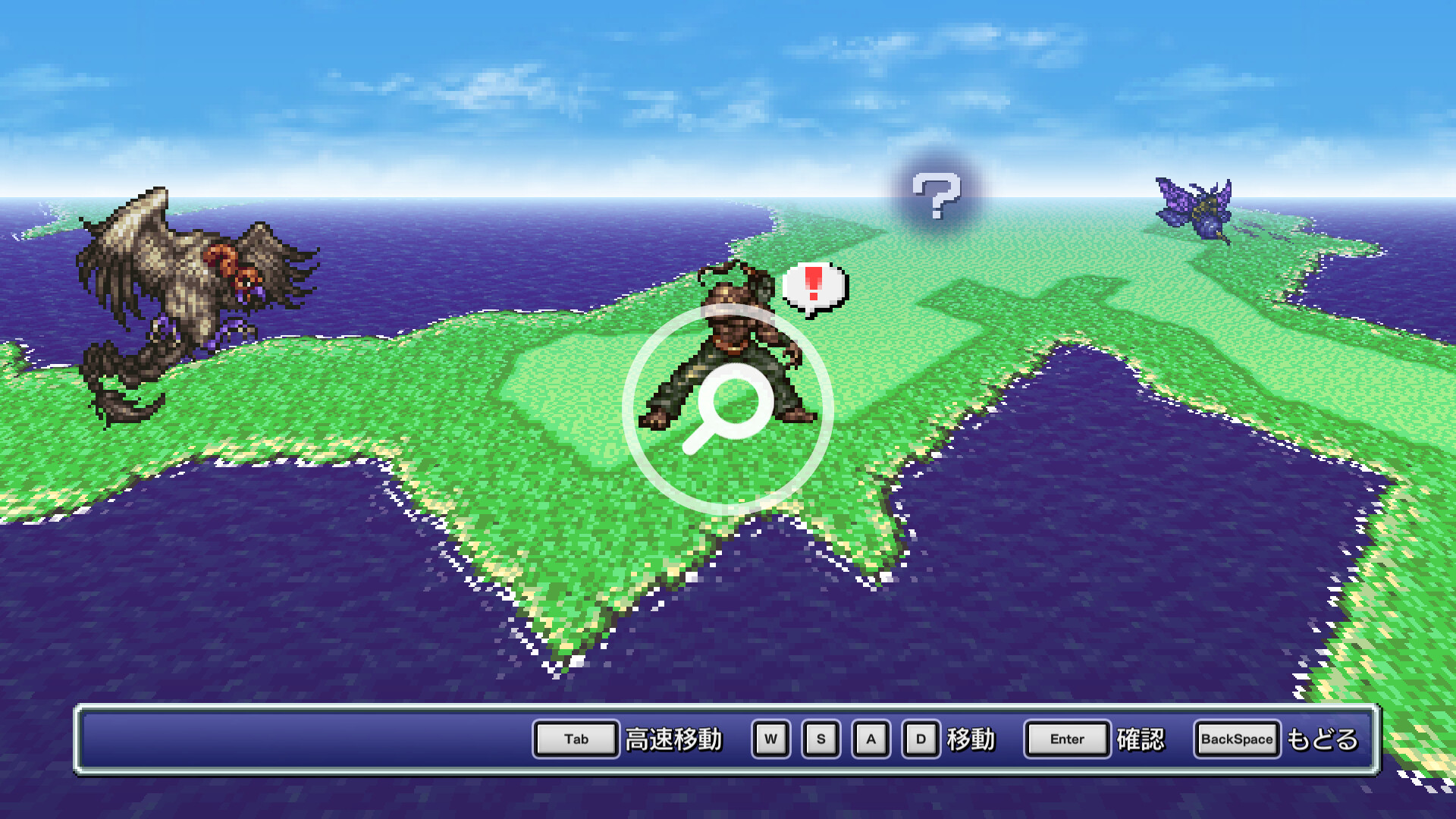Click the blue control bar at the bottom

tap(303, 739)
